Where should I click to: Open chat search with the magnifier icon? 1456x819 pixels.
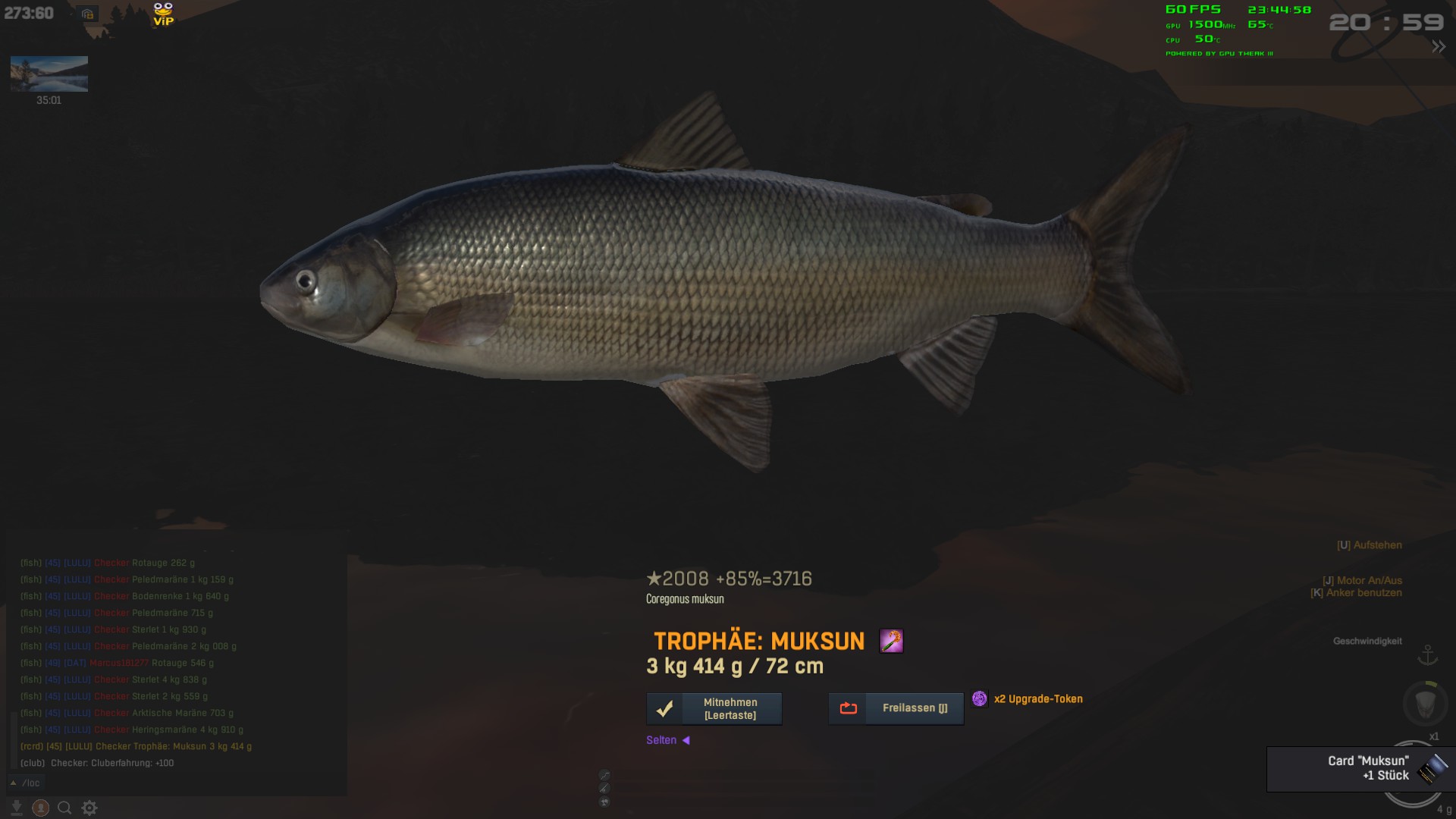click(64, 808)
